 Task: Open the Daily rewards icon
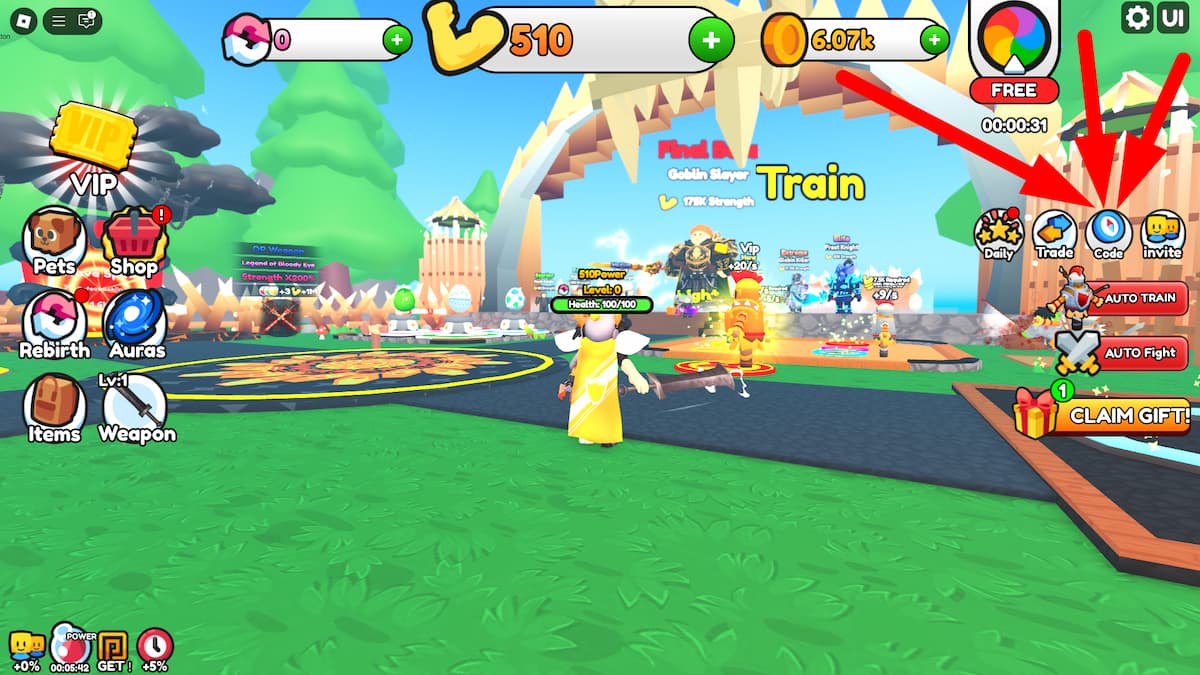pos(998,234)
